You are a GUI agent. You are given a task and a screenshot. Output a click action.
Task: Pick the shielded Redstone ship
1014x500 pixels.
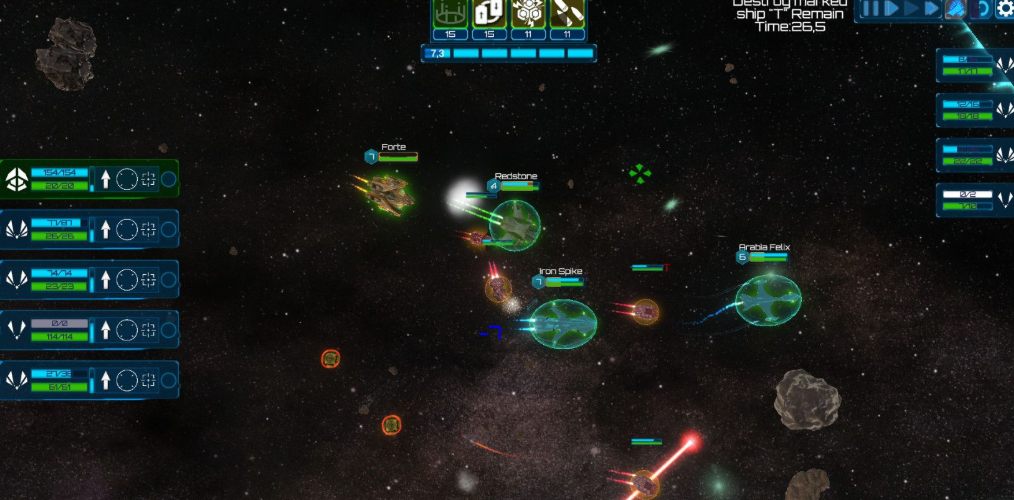(x=514, y=224)
